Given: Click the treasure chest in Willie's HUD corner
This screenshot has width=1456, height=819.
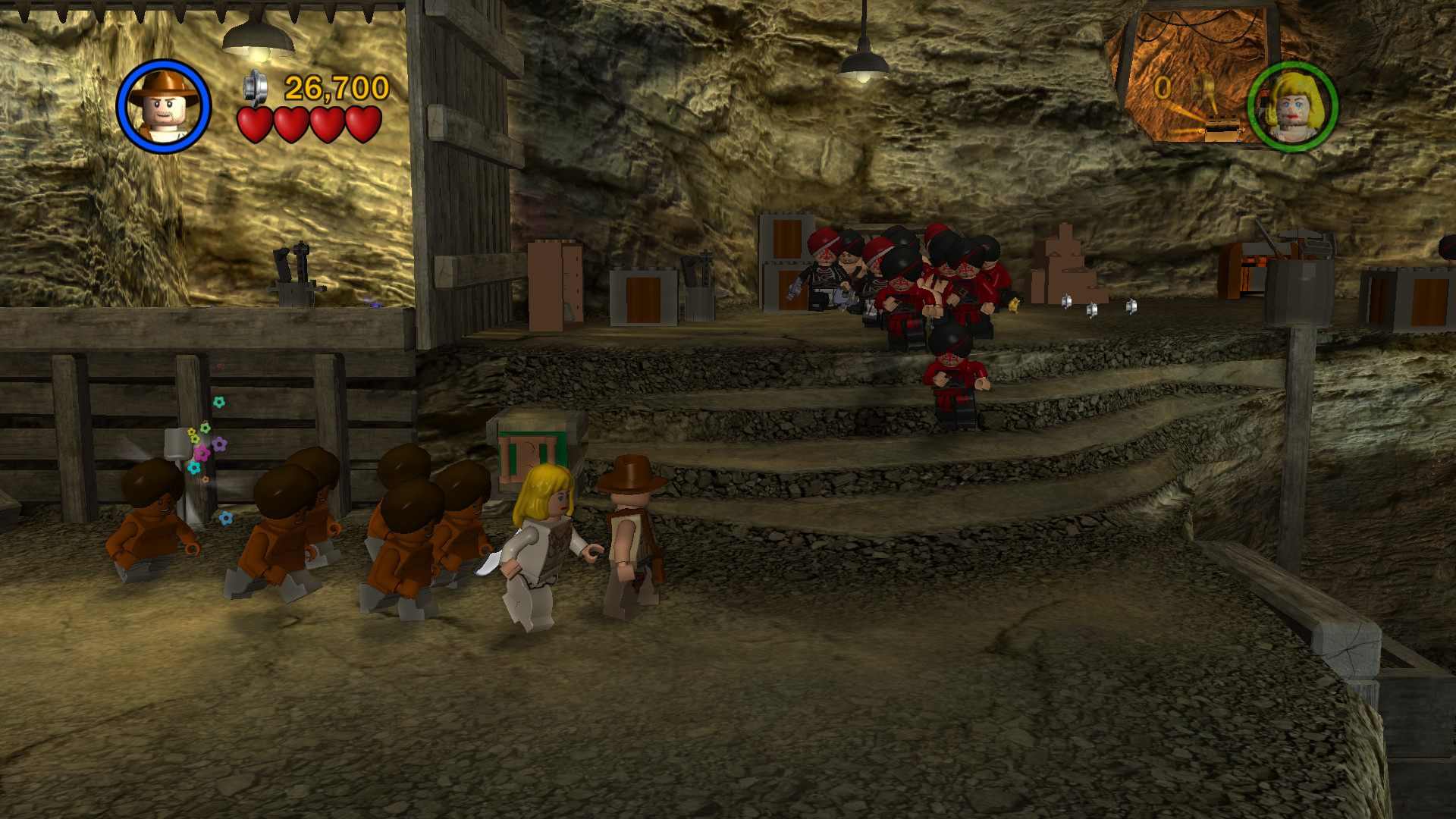Looking at the screenshot, I should point(1223,127).
